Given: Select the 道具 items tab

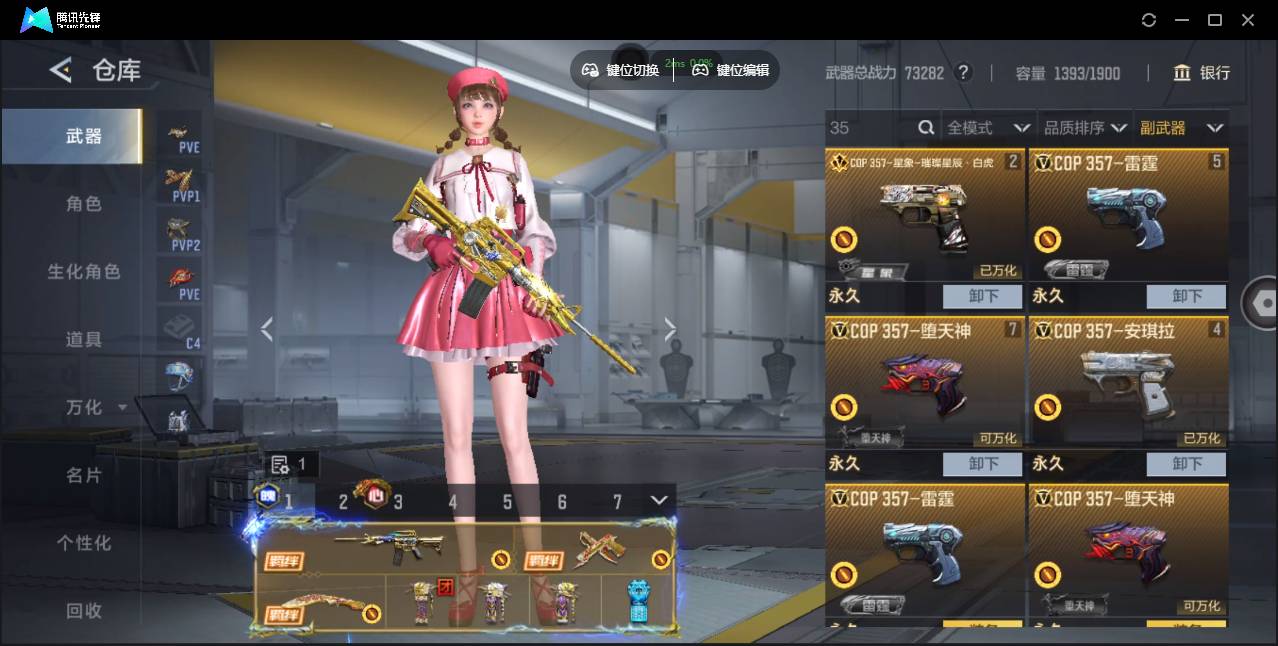Looking at the screenshot, I should click(84, 340).
